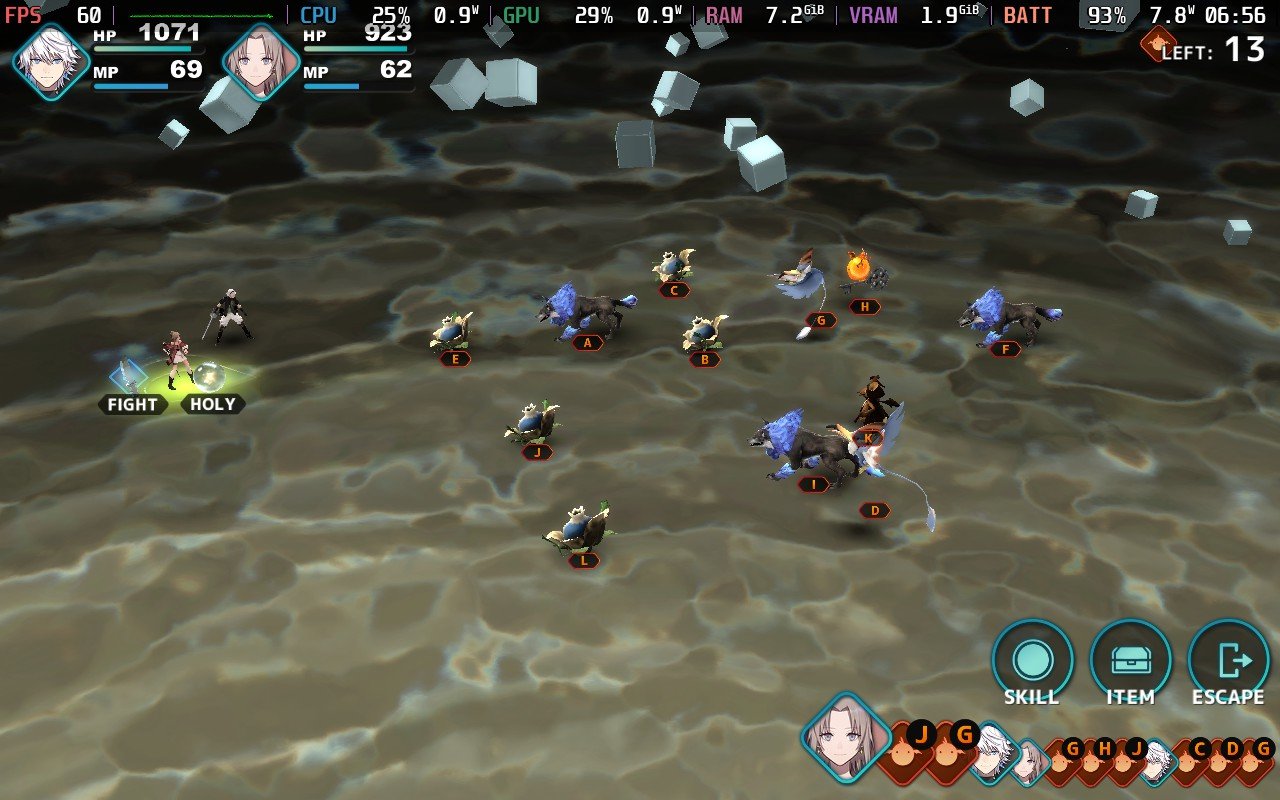
Task: Escape from the battle
Action: point(1228,662)
